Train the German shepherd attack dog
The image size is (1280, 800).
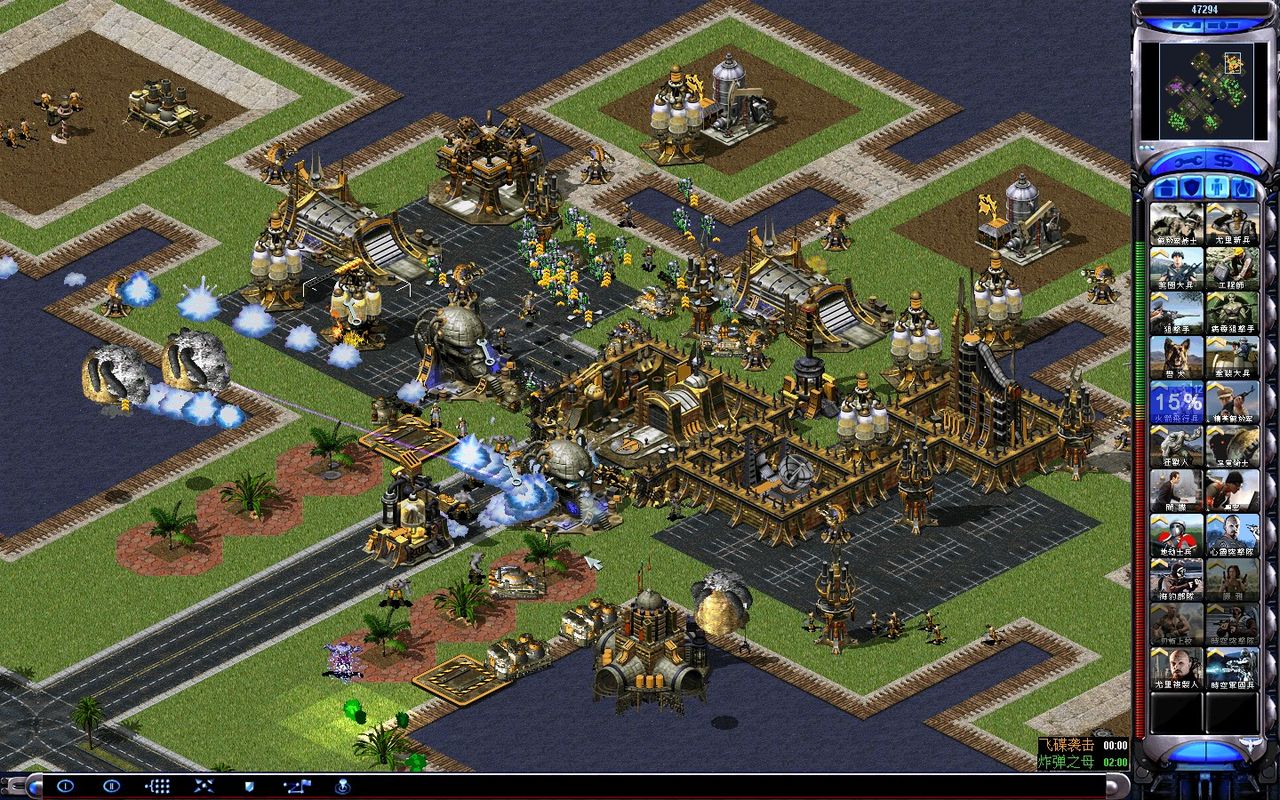point(1176,360)
